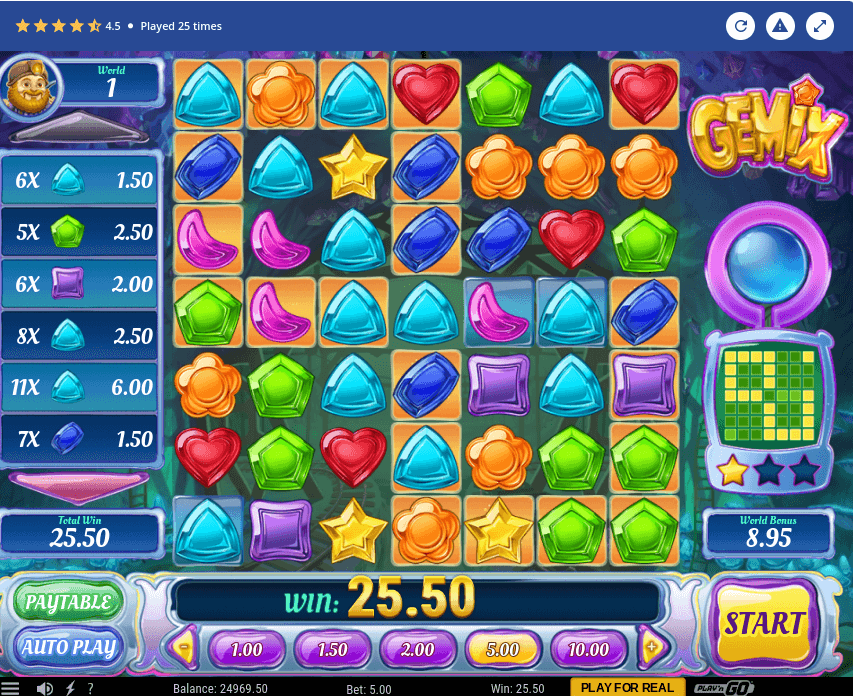
Task: Open the PAYTABLE
Action: 67,602
